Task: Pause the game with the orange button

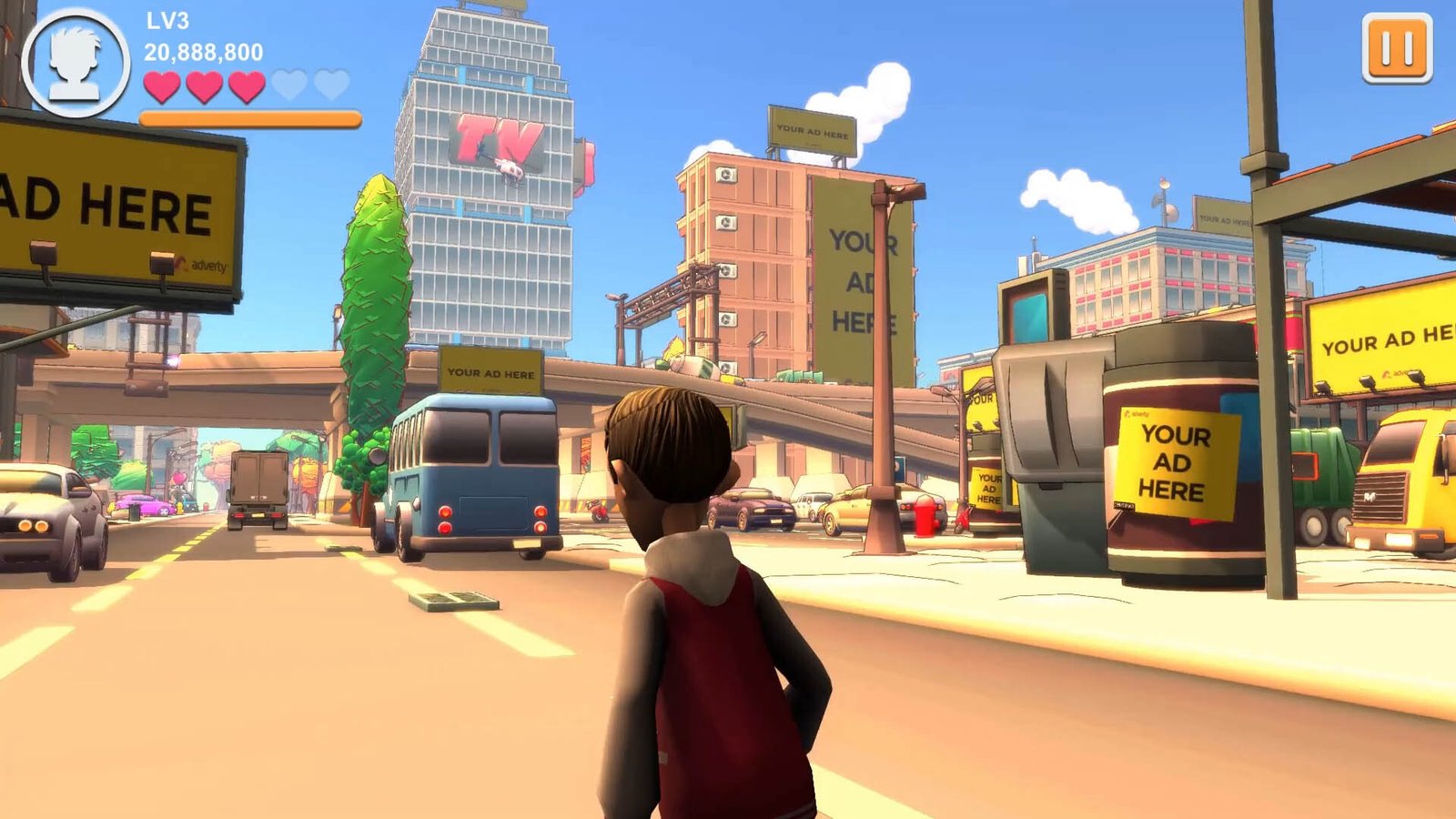Action: (x=1397, y=48)
